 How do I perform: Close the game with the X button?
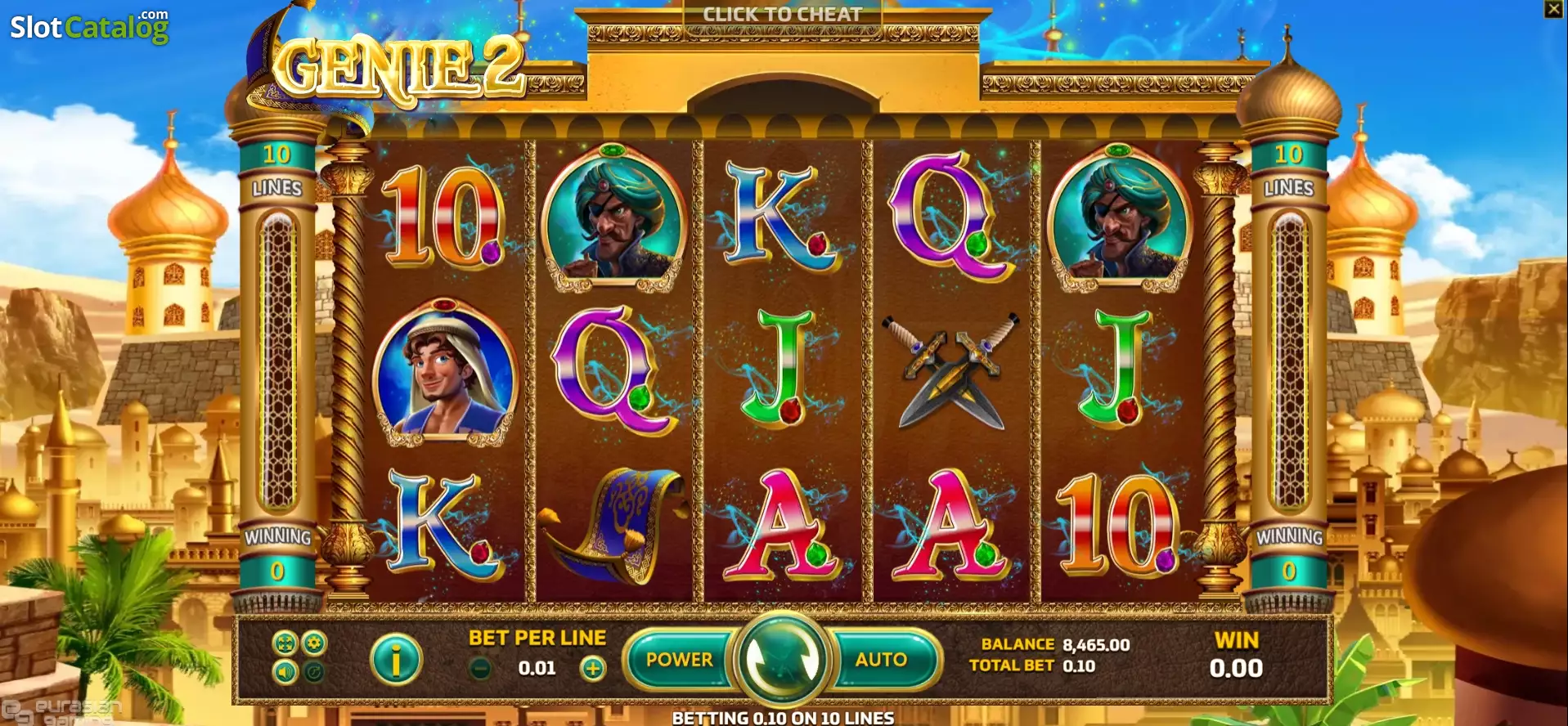(x=1552, y=10)
